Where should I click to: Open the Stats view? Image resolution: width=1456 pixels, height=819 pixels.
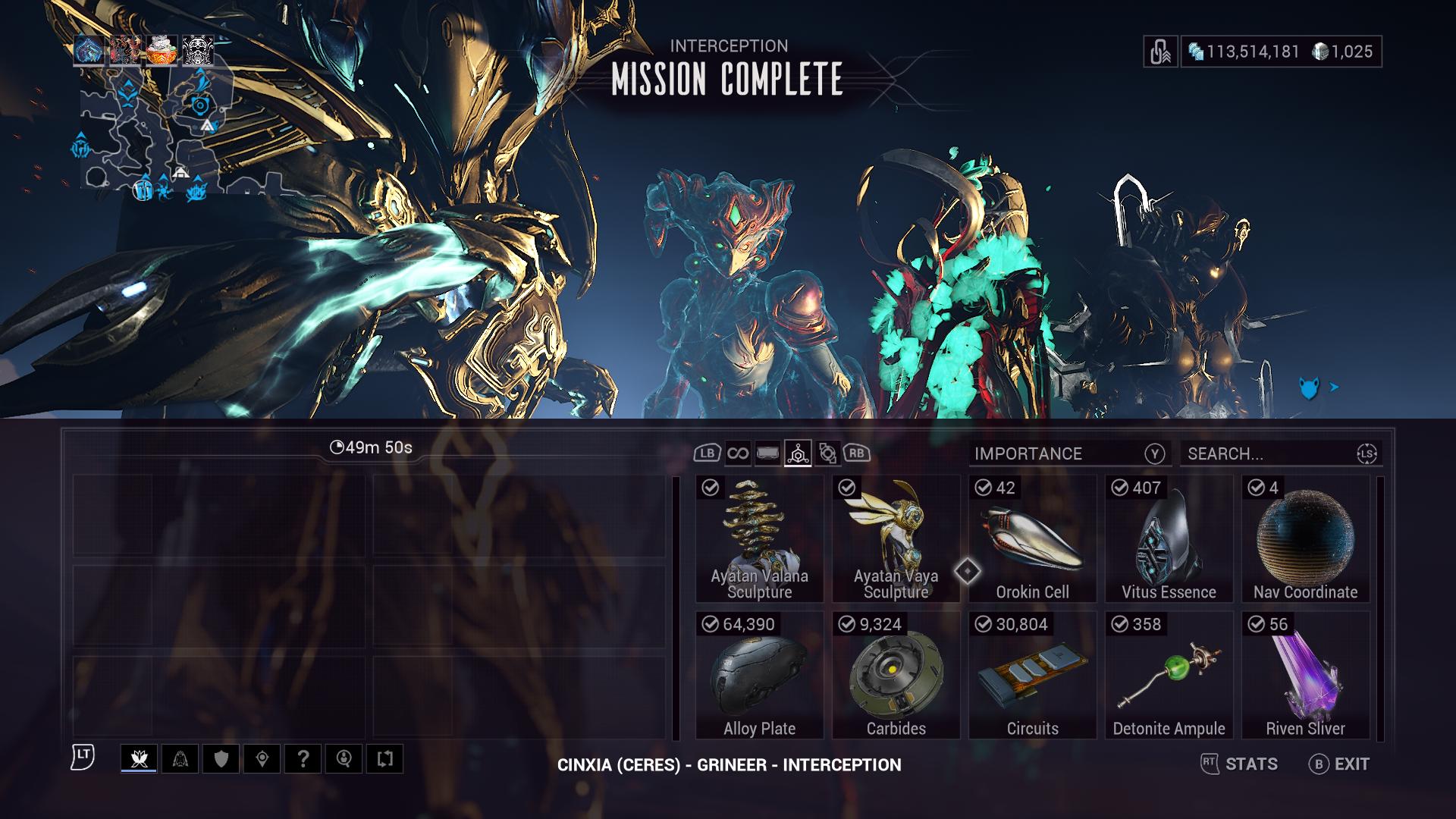1240,764
